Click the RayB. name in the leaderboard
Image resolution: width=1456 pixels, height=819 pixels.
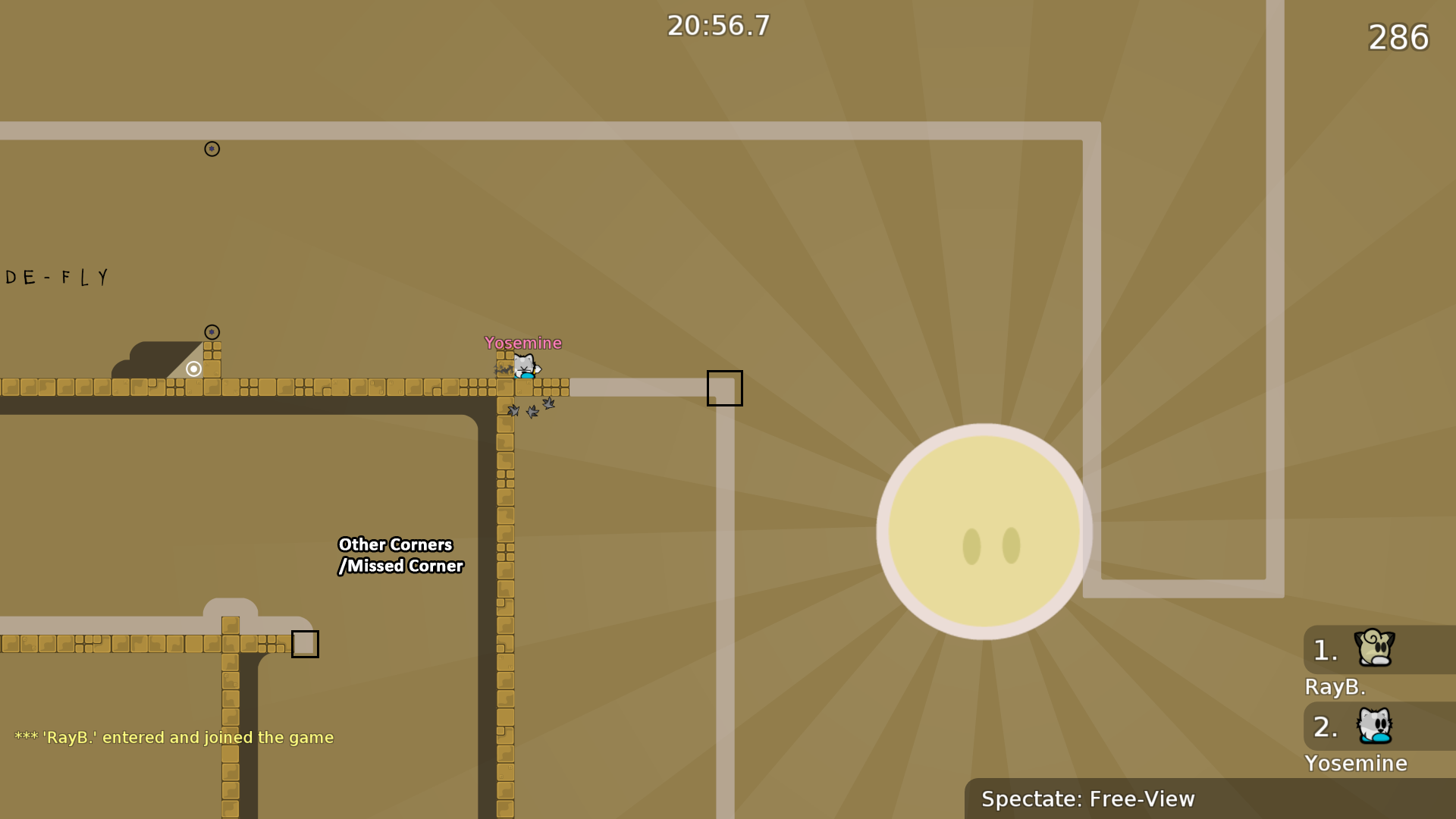click(x=1335, y=687)
